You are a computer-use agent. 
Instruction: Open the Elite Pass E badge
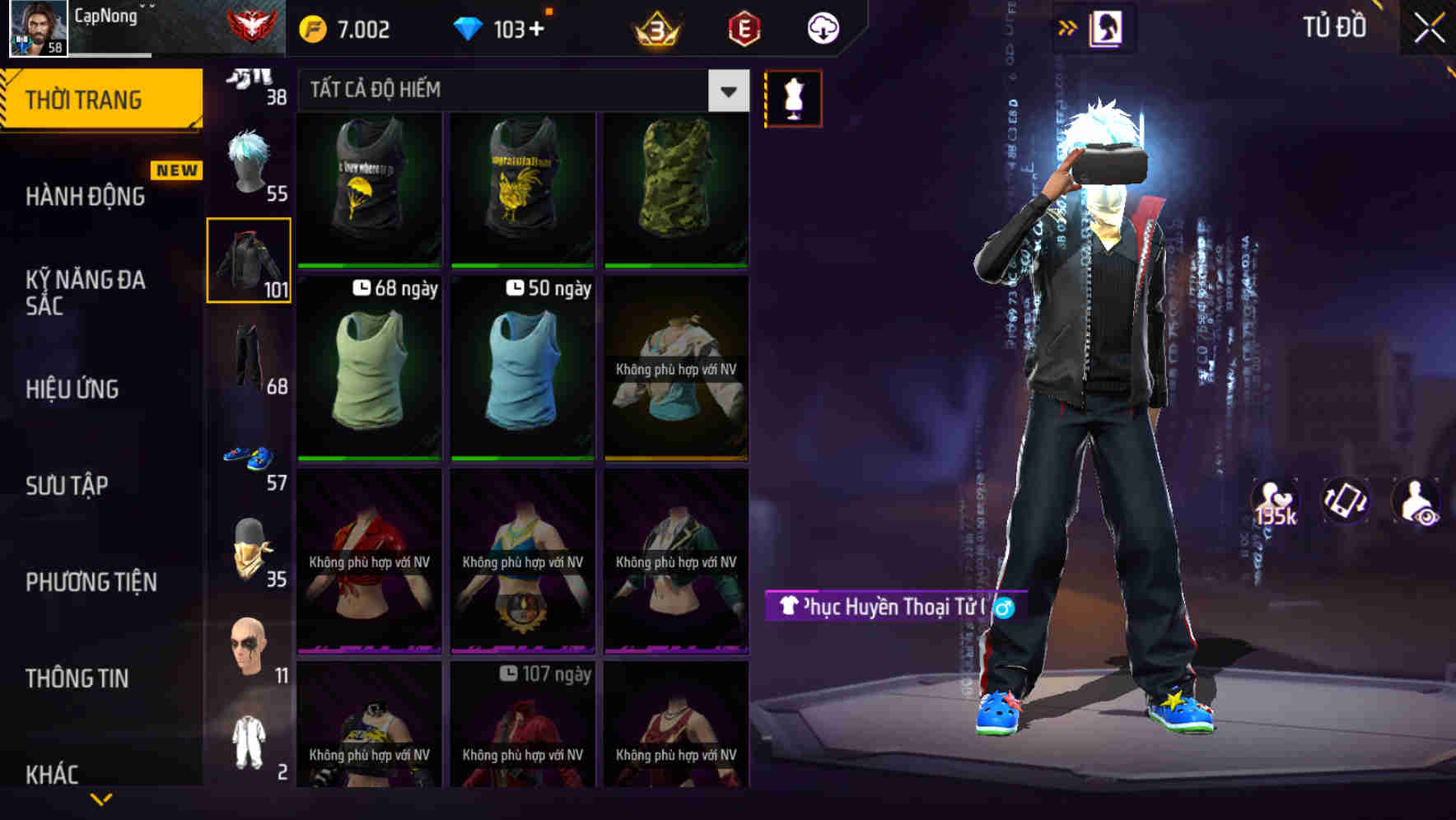pos(744,27)
